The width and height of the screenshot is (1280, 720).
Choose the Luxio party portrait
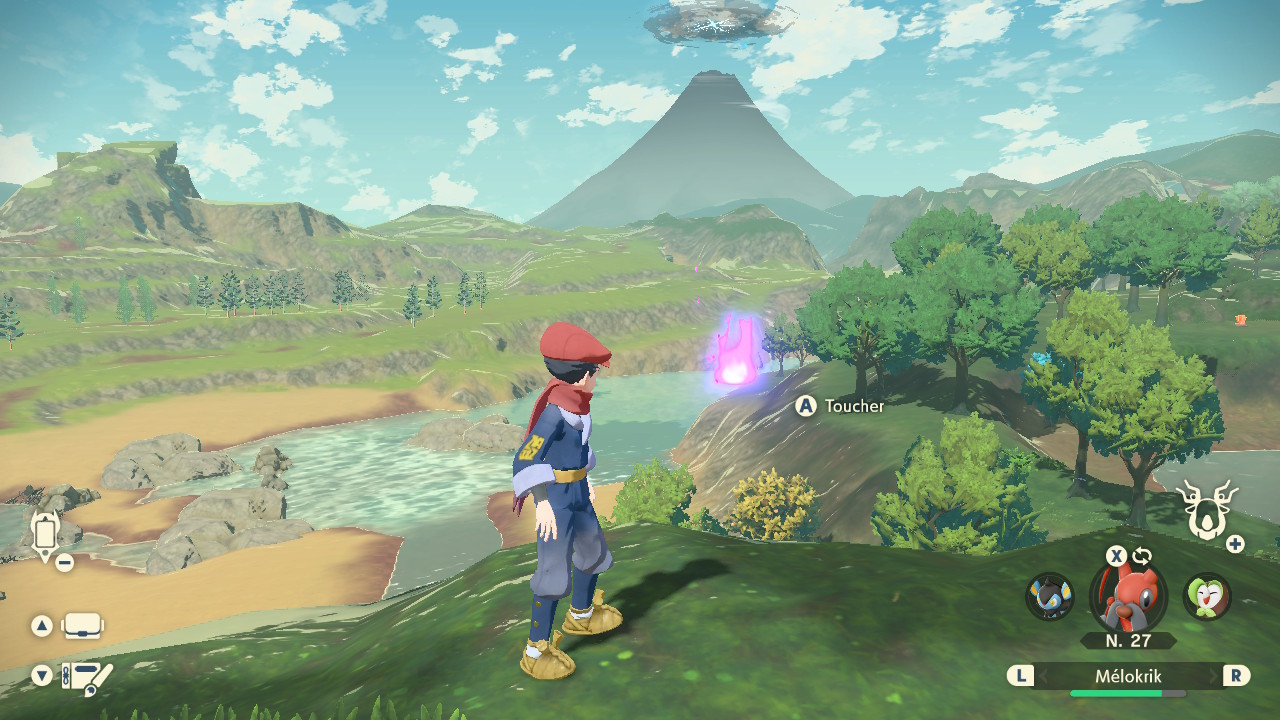(1049, 595)
